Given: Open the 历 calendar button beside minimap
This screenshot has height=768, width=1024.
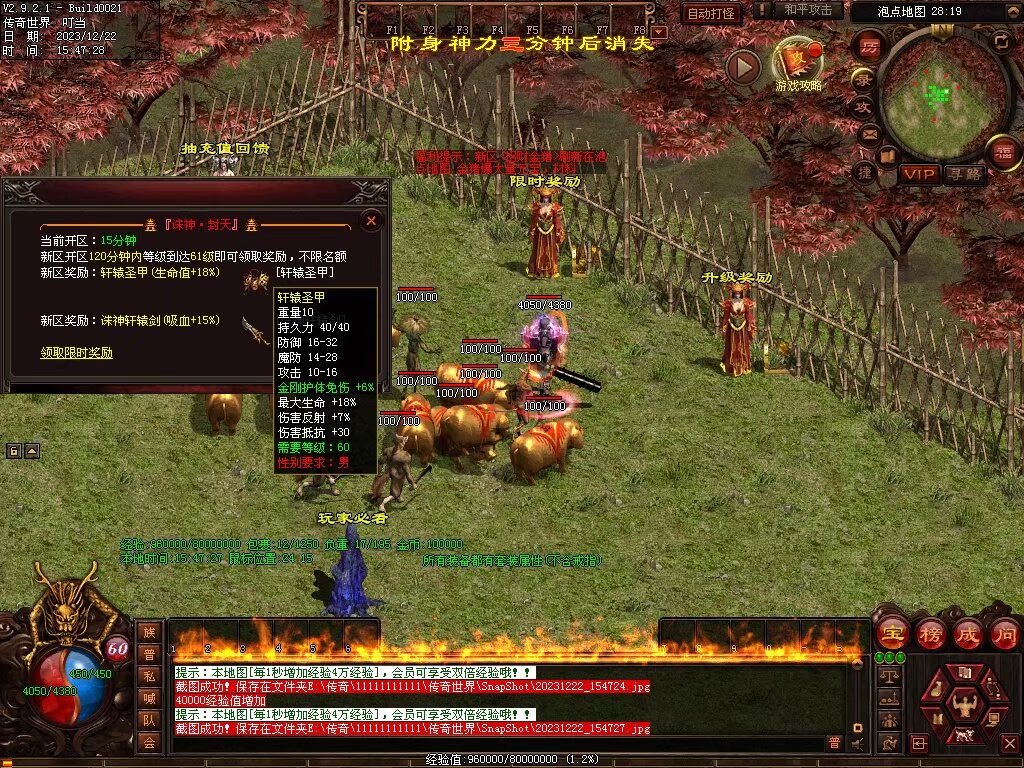Looking at the screenshot, I should (869, 46).
